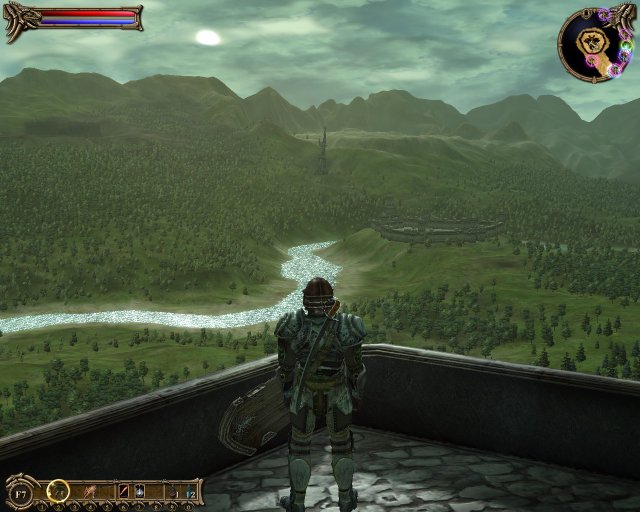640x512 pixels.
Task: Activate the tan winged skill icon
Action: point(91,491)
